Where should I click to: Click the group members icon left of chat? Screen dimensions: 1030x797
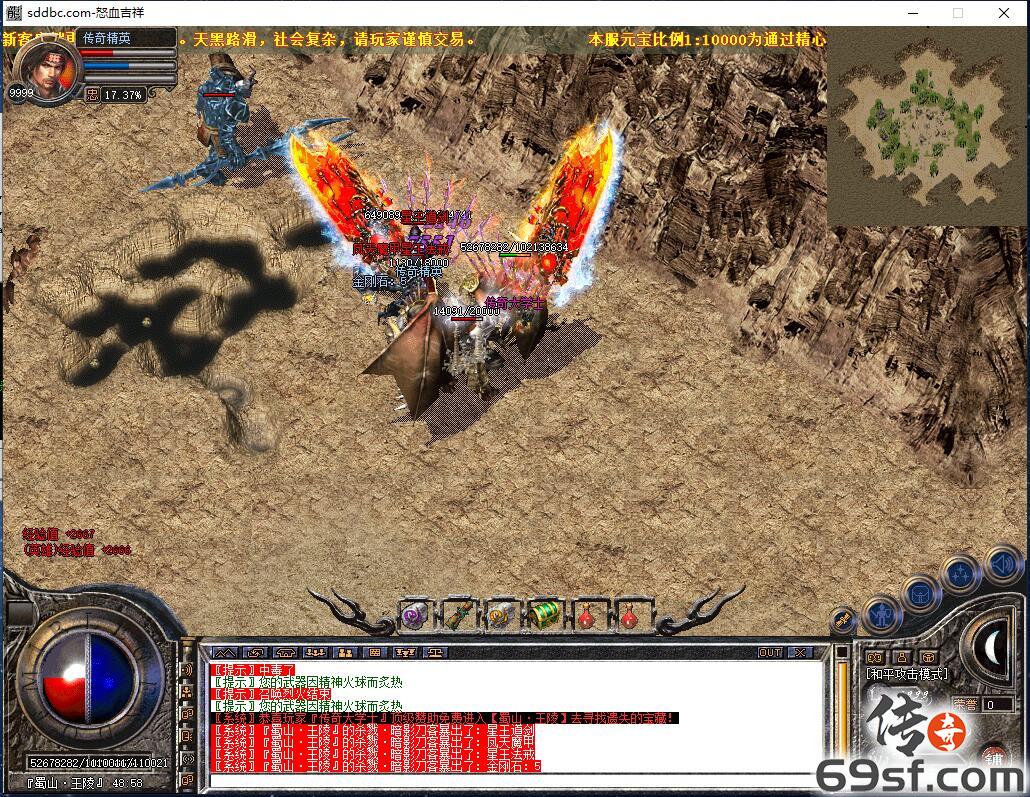186,692
